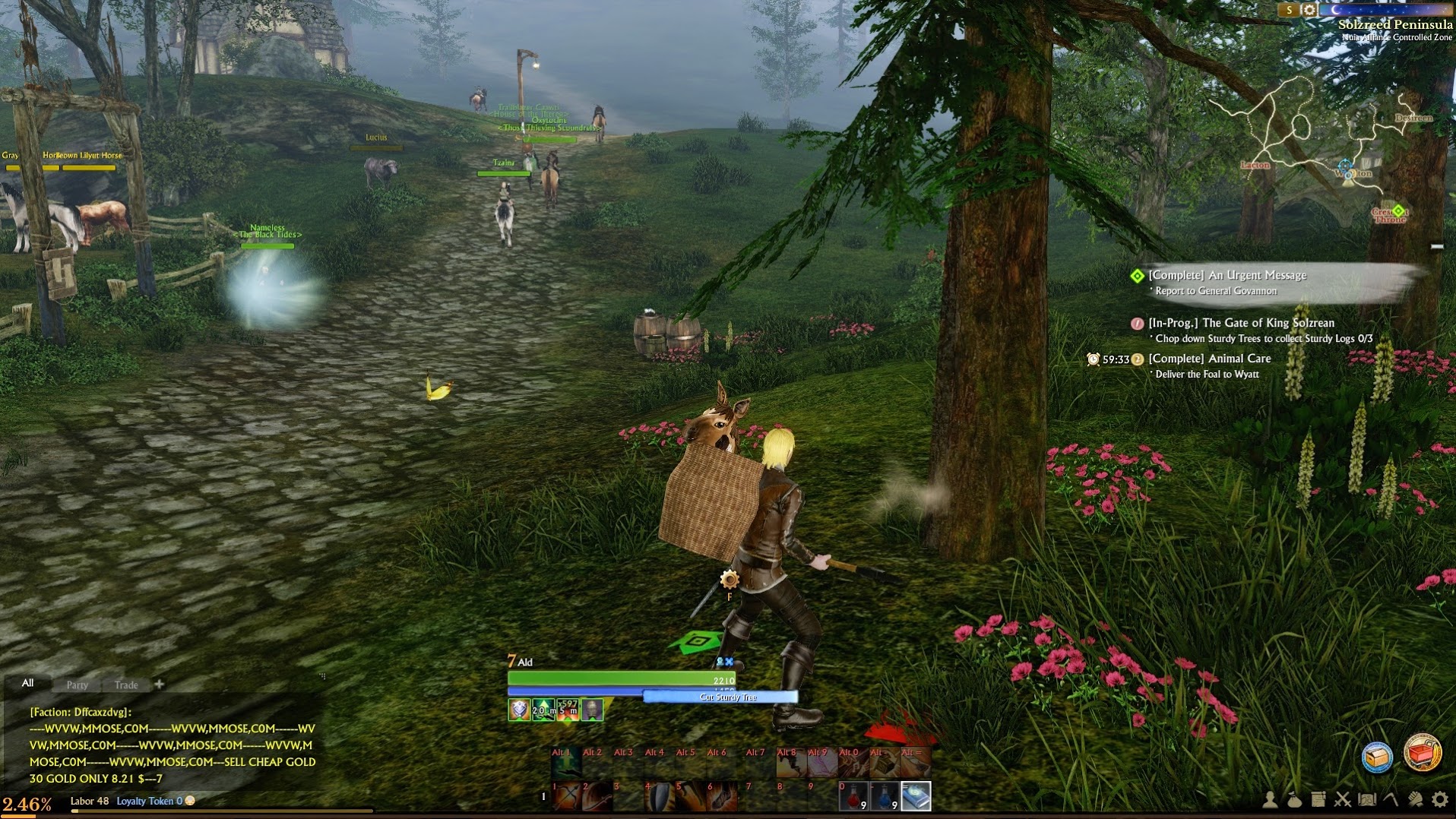Use the blue mana potion slot
The width and height of the screenshot is (1456, 819).
click(x=885, y=796)
